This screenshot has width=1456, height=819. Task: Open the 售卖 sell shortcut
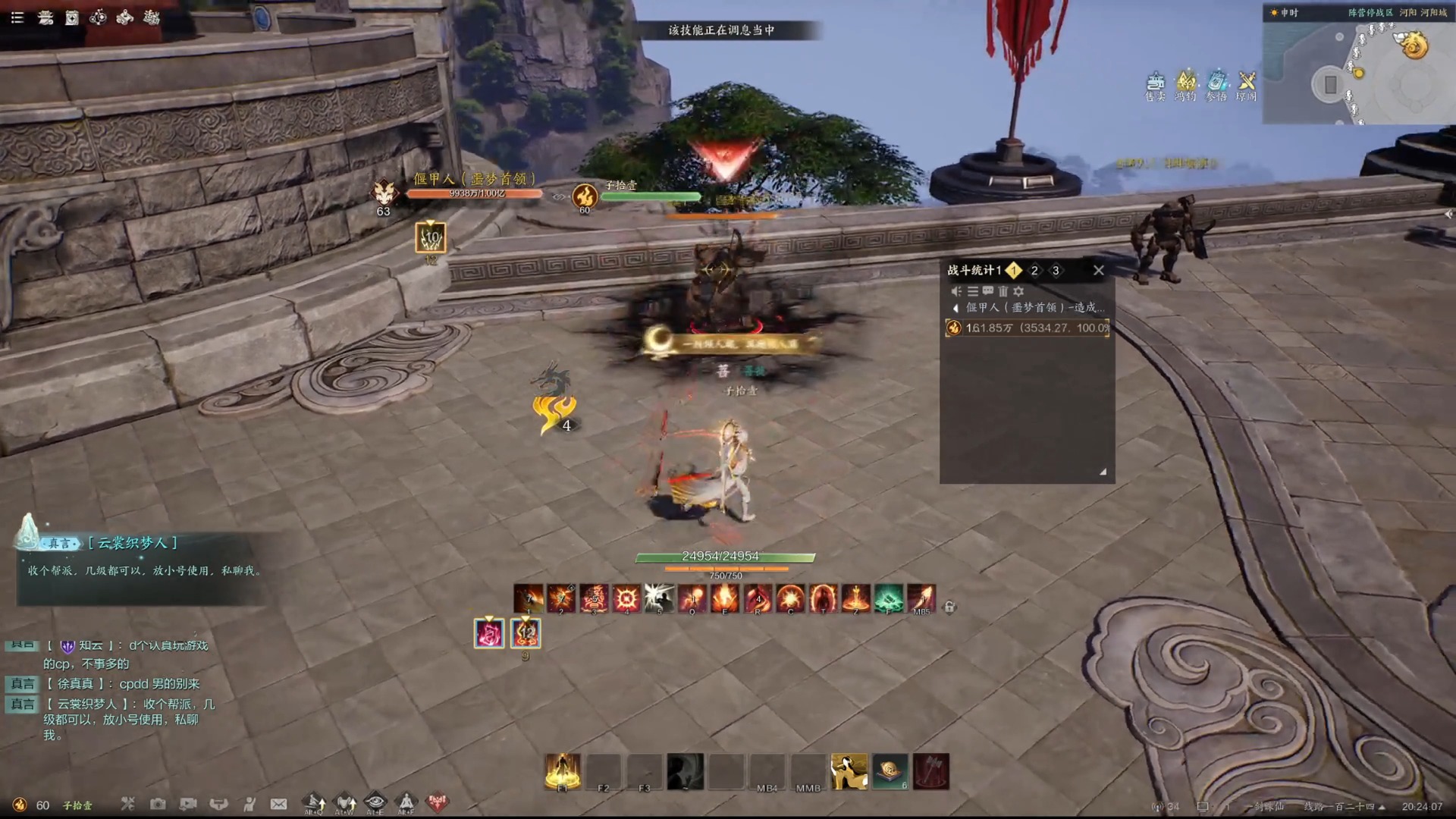click(1155, 85)
